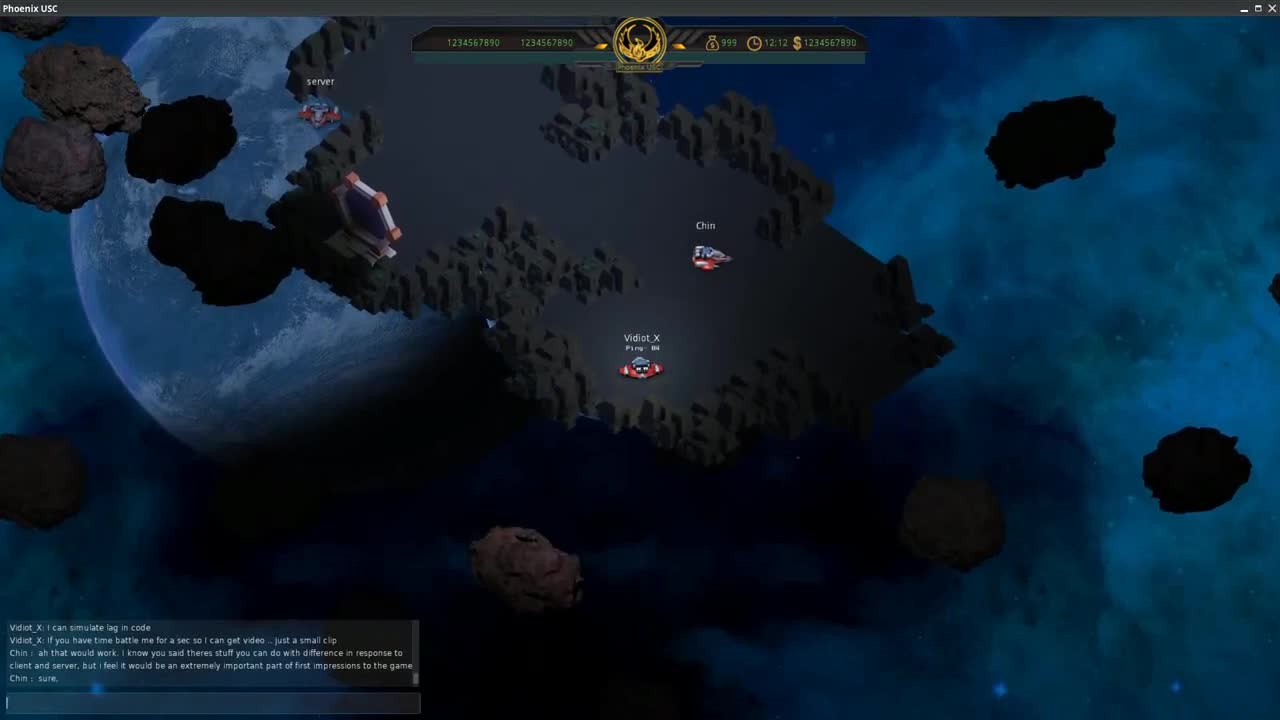
Task: Click the Phoenix USC window title
Action: tap(31, 8)
